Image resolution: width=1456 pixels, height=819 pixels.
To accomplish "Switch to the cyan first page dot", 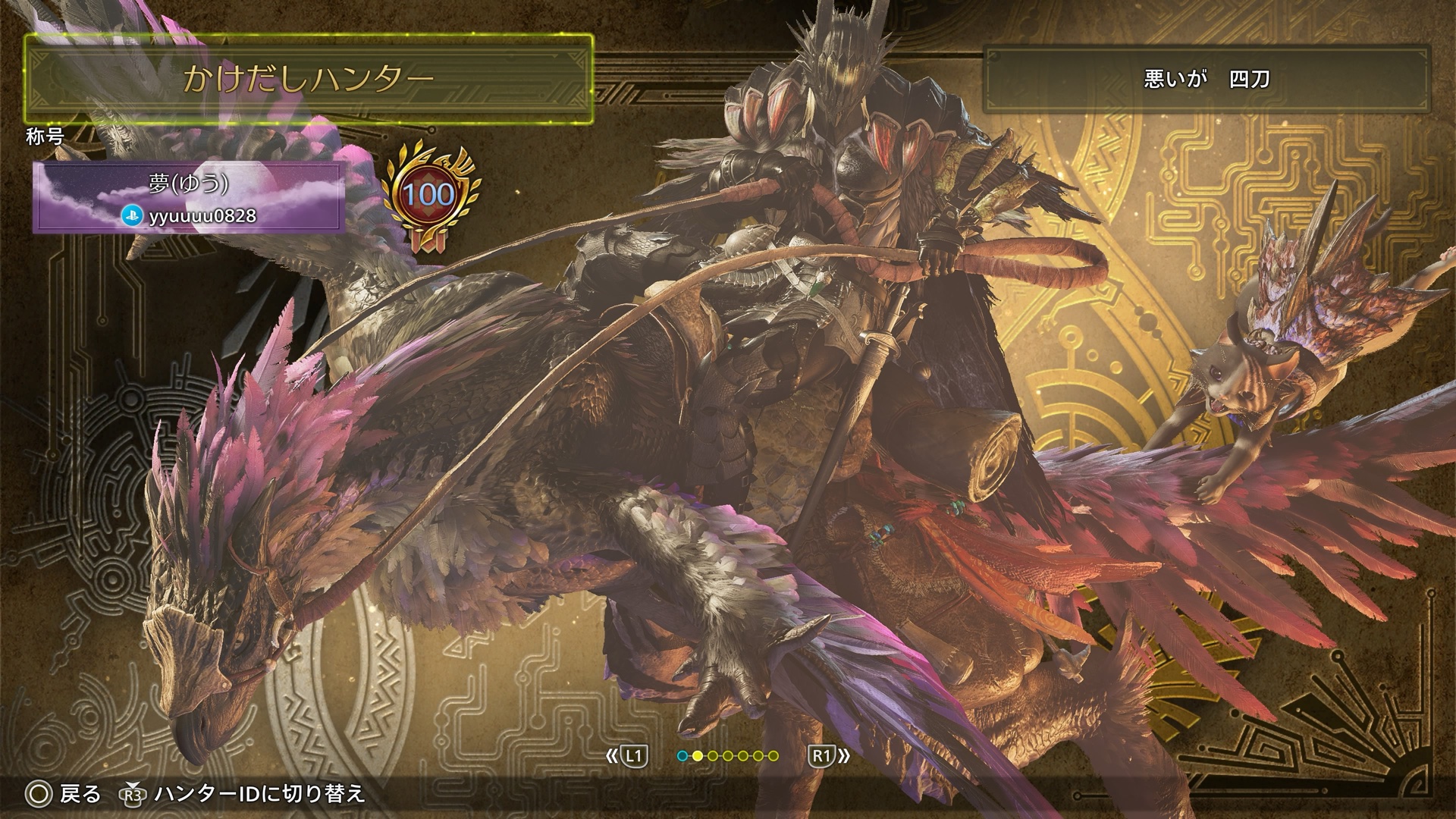I will (x=682, y=756).
